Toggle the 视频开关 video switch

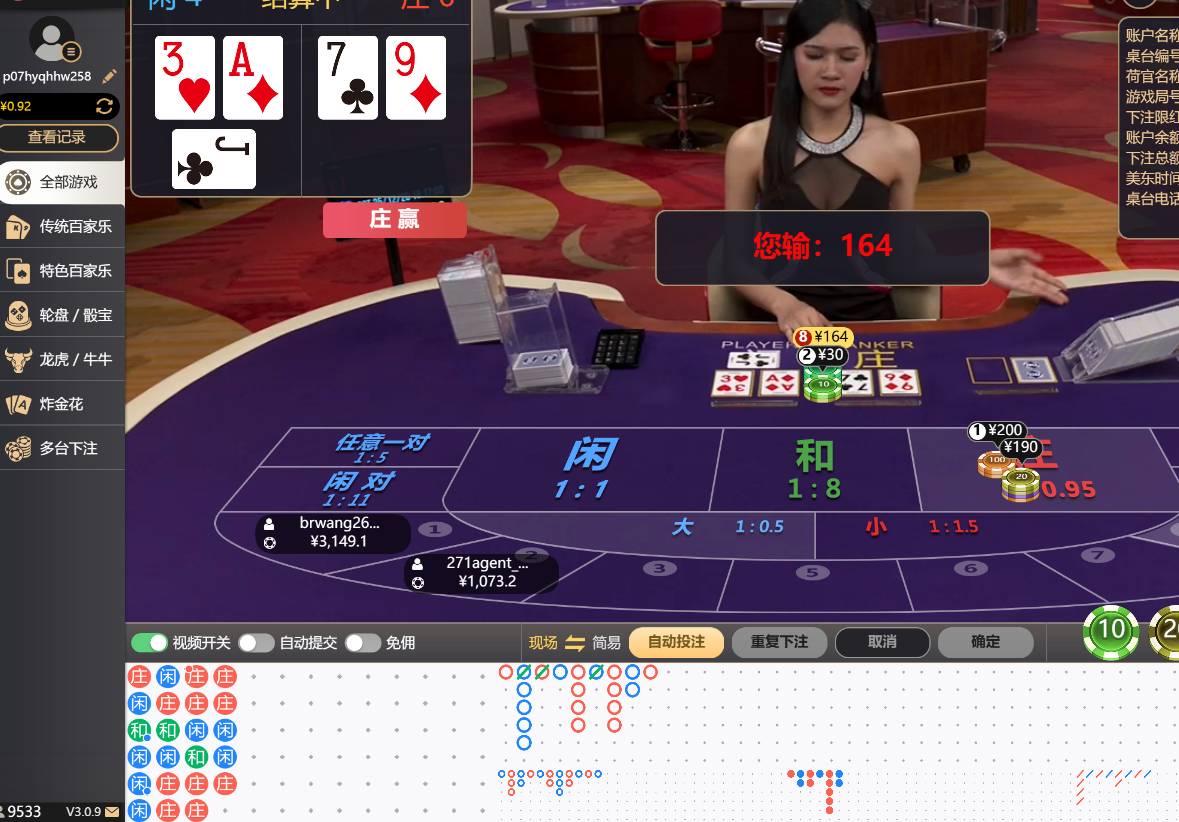pyautogui.click(x=149, y=643)
